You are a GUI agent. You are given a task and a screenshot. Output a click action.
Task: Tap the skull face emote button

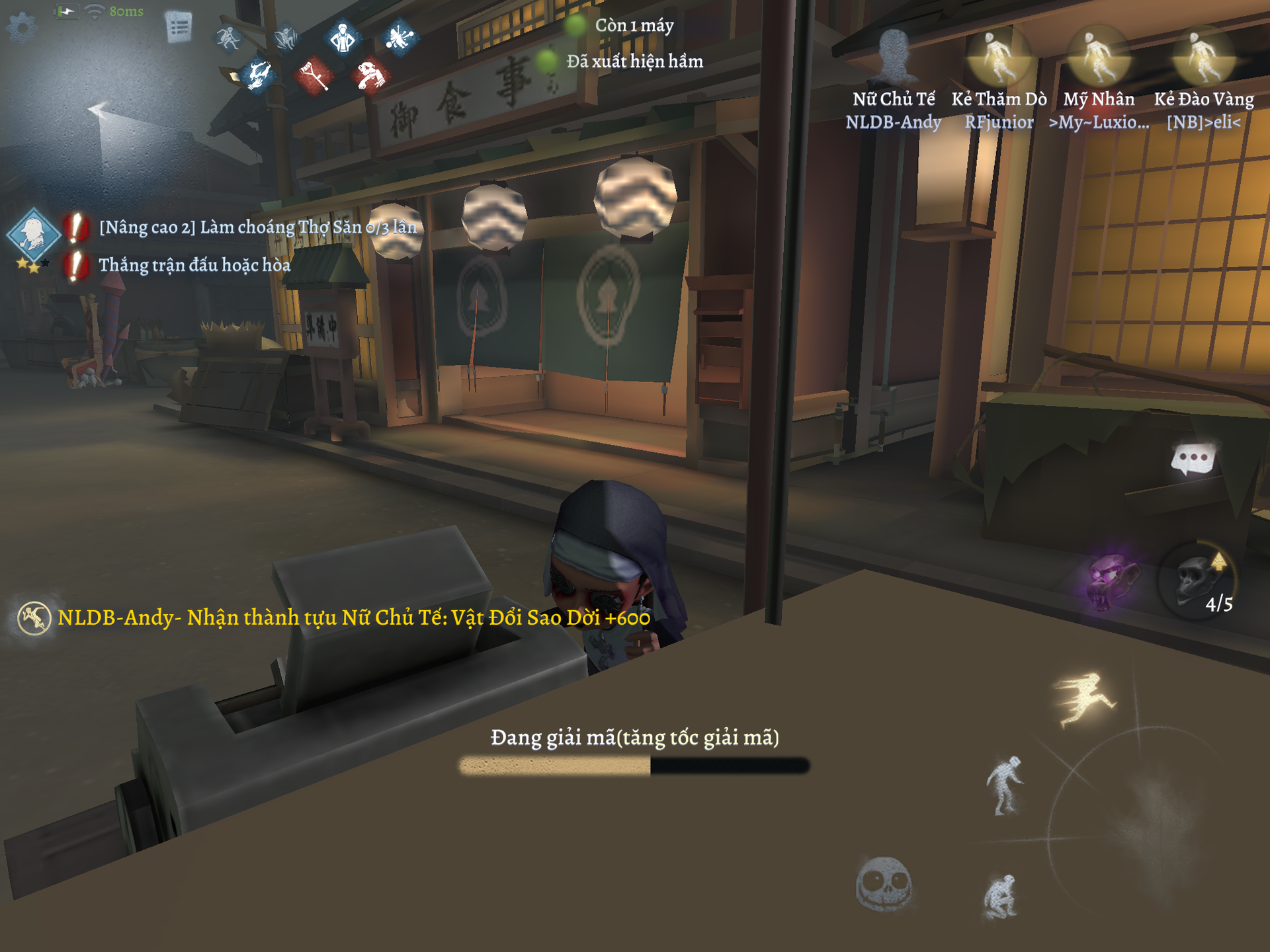(884, 884)
